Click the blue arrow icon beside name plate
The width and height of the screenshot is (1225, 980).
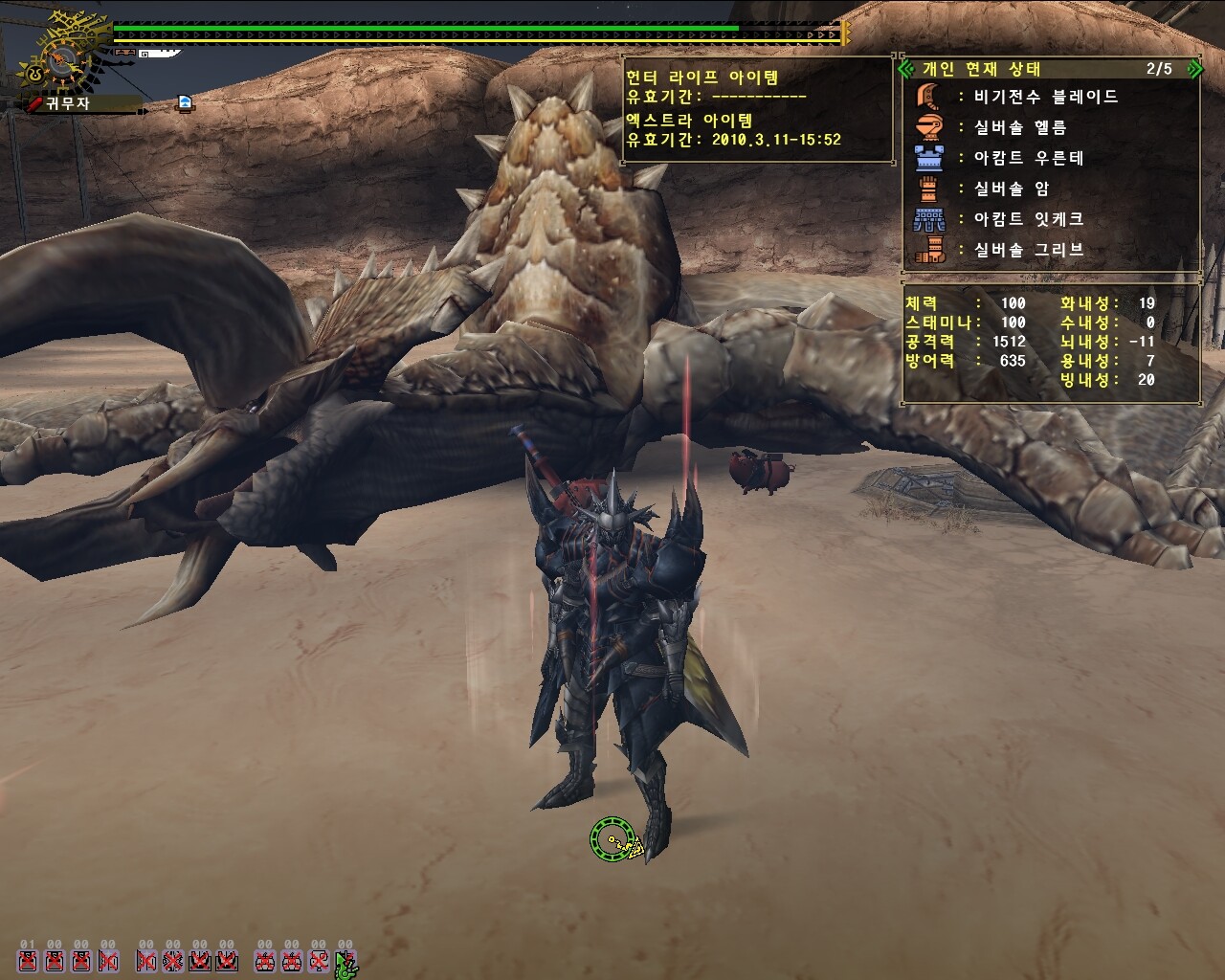click(185, 102)
